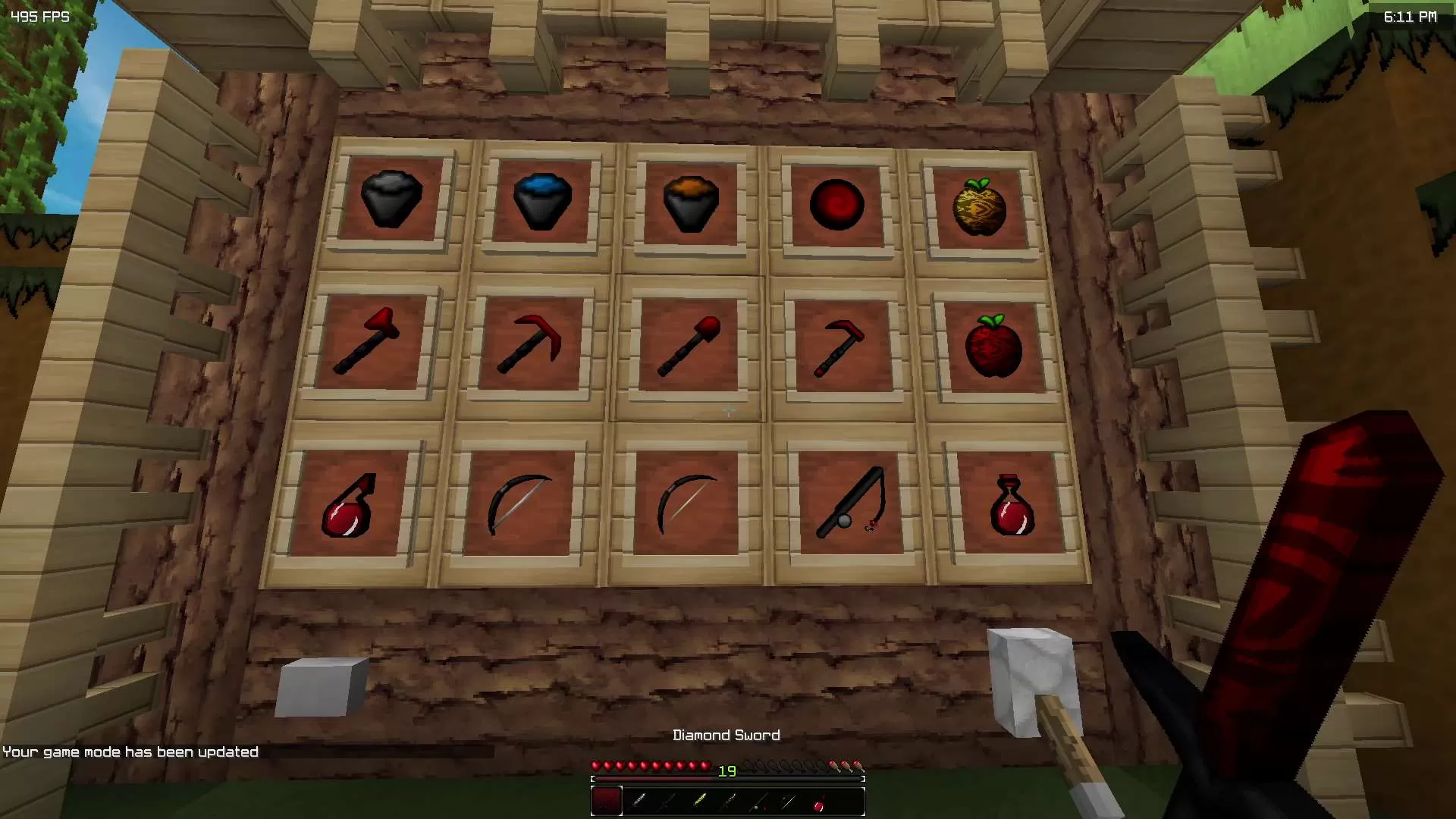Click the ender pearl item frame
This screenshot has width=1456, height=819.
pos(838,205)
